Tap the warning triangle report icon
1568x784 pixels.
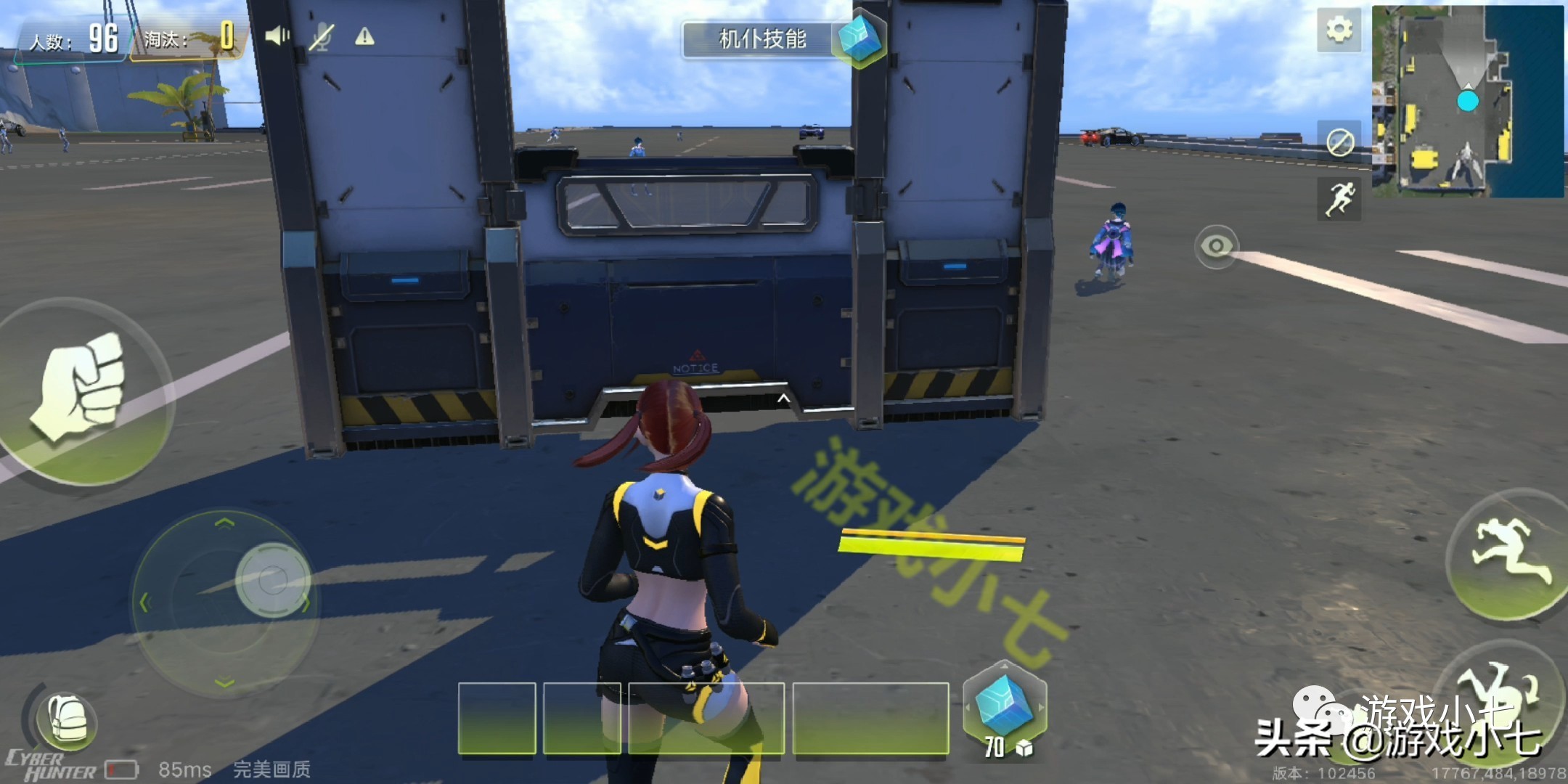364,36
